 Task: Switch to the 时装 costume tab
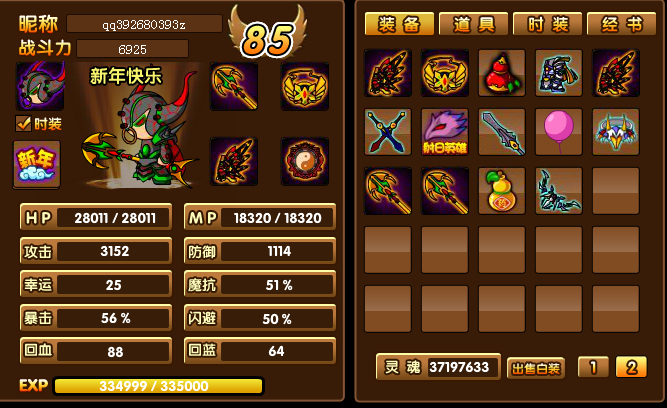(546, 24)
